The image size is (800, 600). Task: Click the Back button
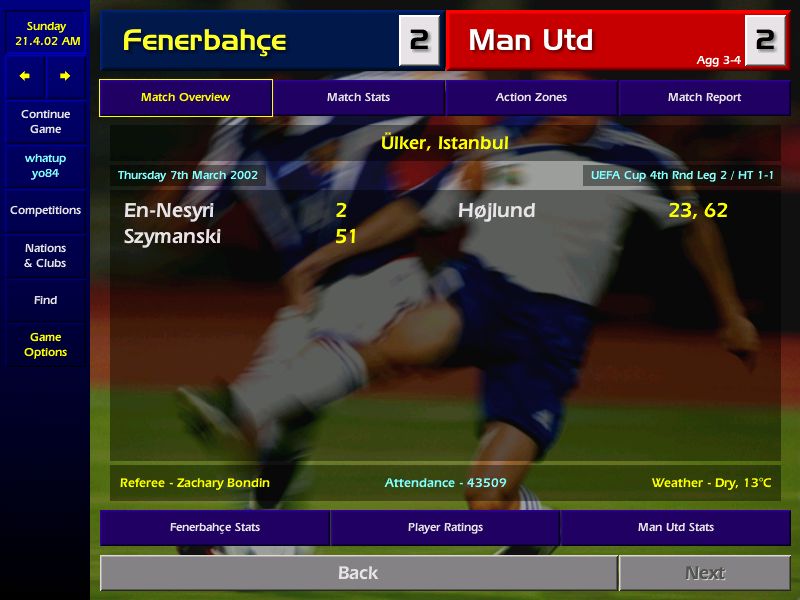click(358, 573)
